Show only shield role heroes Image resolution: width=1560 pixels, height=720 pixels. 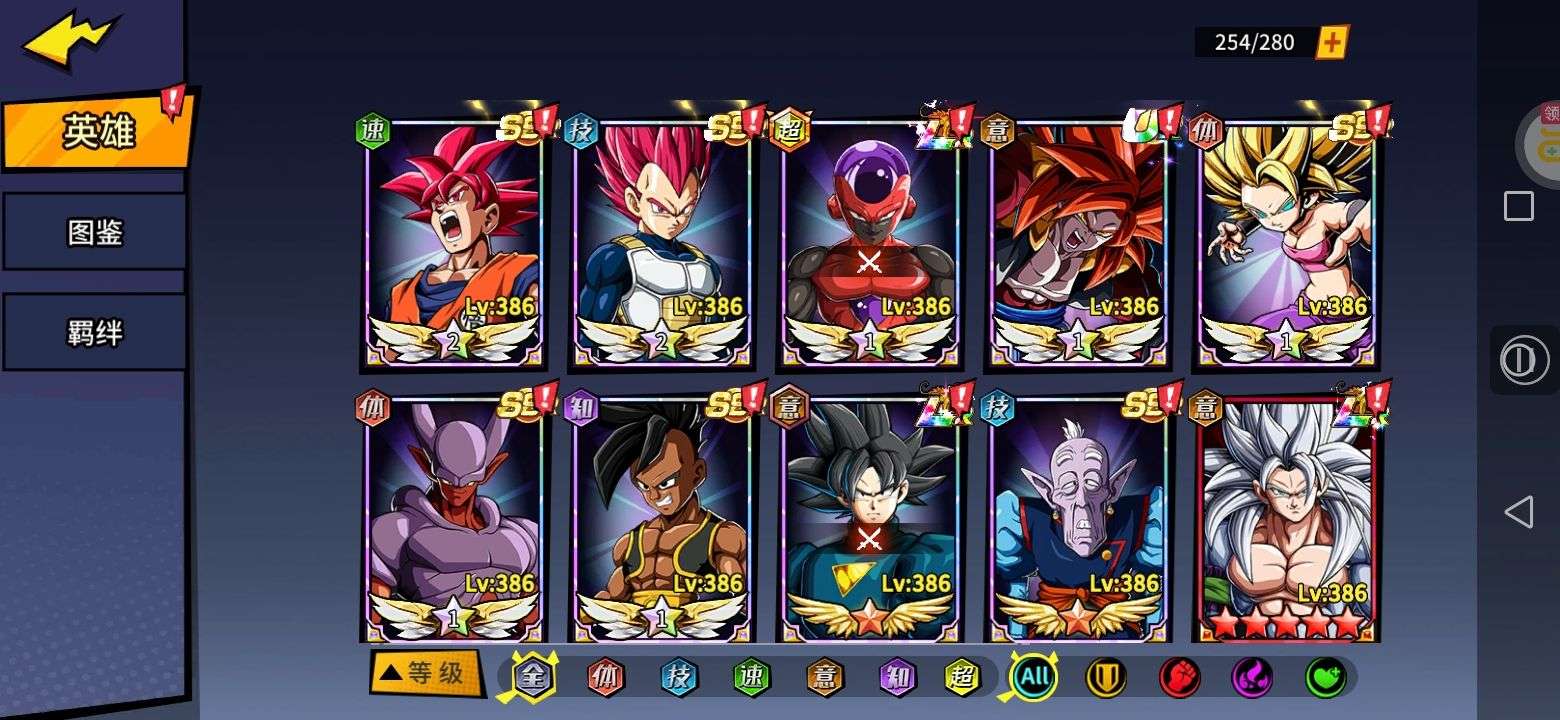pos(1106,677)
